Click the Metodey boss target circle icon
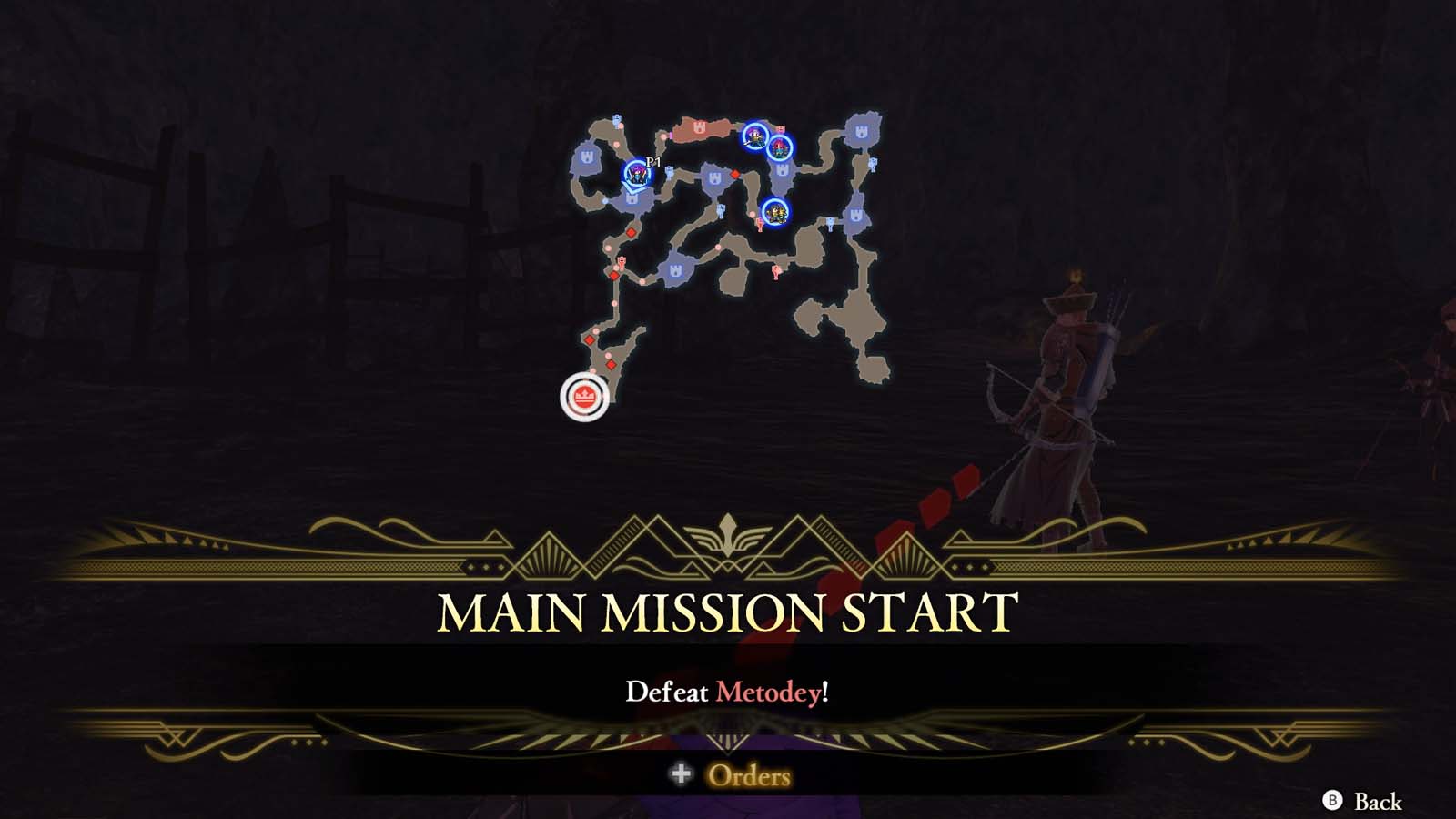Image resolution: width=1456 pixels, height=819 pixels. (586, 393)
